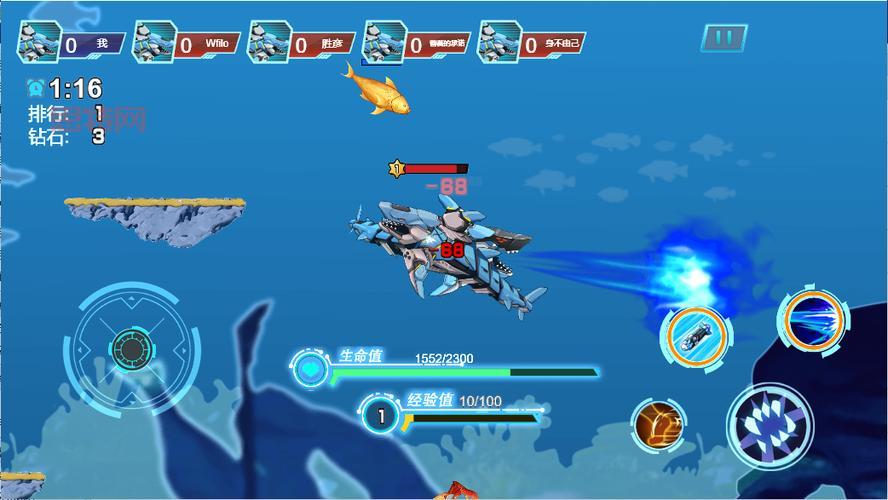The height and width of the screenshot is (500, 888).
Task: Select the 胜彦 player score panel
Action: [303, 44]
